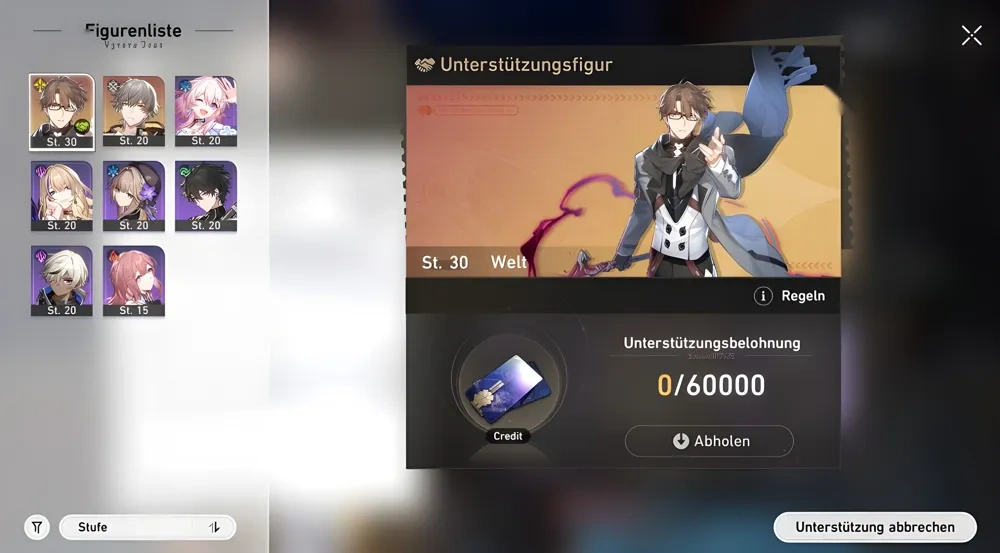Click Welt's Unterstützungsfigur banner card

[623, 180]
